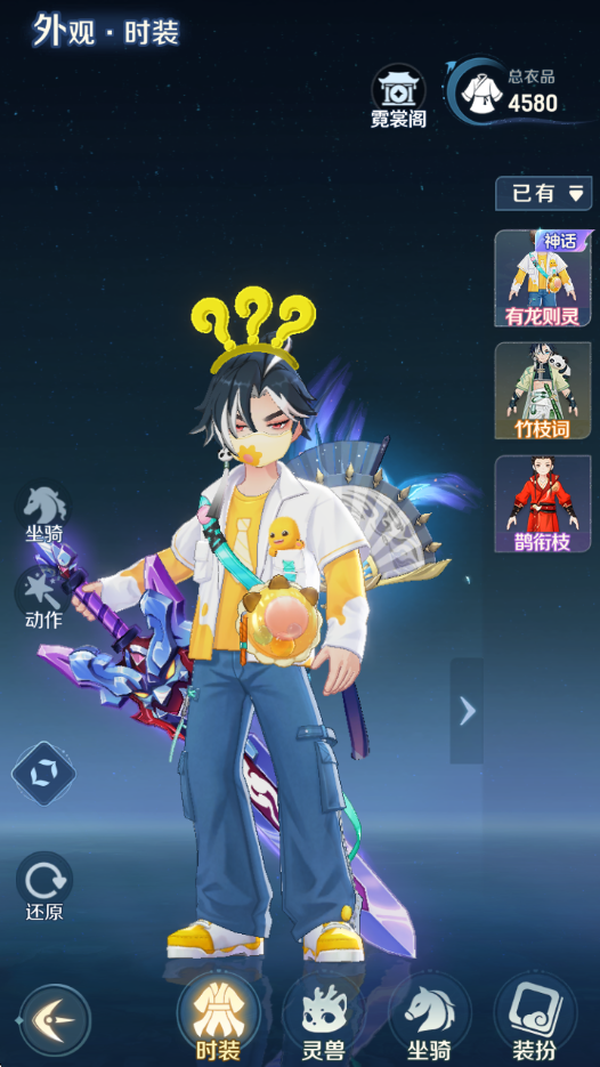The height and width of the screenshot is (1067, 600).
Task: Switch to the 装扮 tab
Action: (x=535, y=1020)
